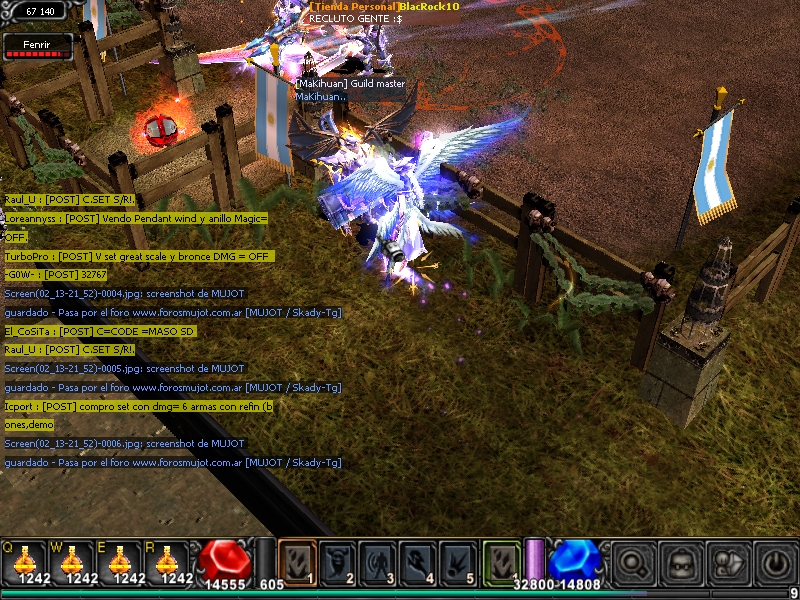Image resolution: width=800 pixels, height=600 pixels.
Task: Use the potion in the W slot
Action: coord(77,561)
